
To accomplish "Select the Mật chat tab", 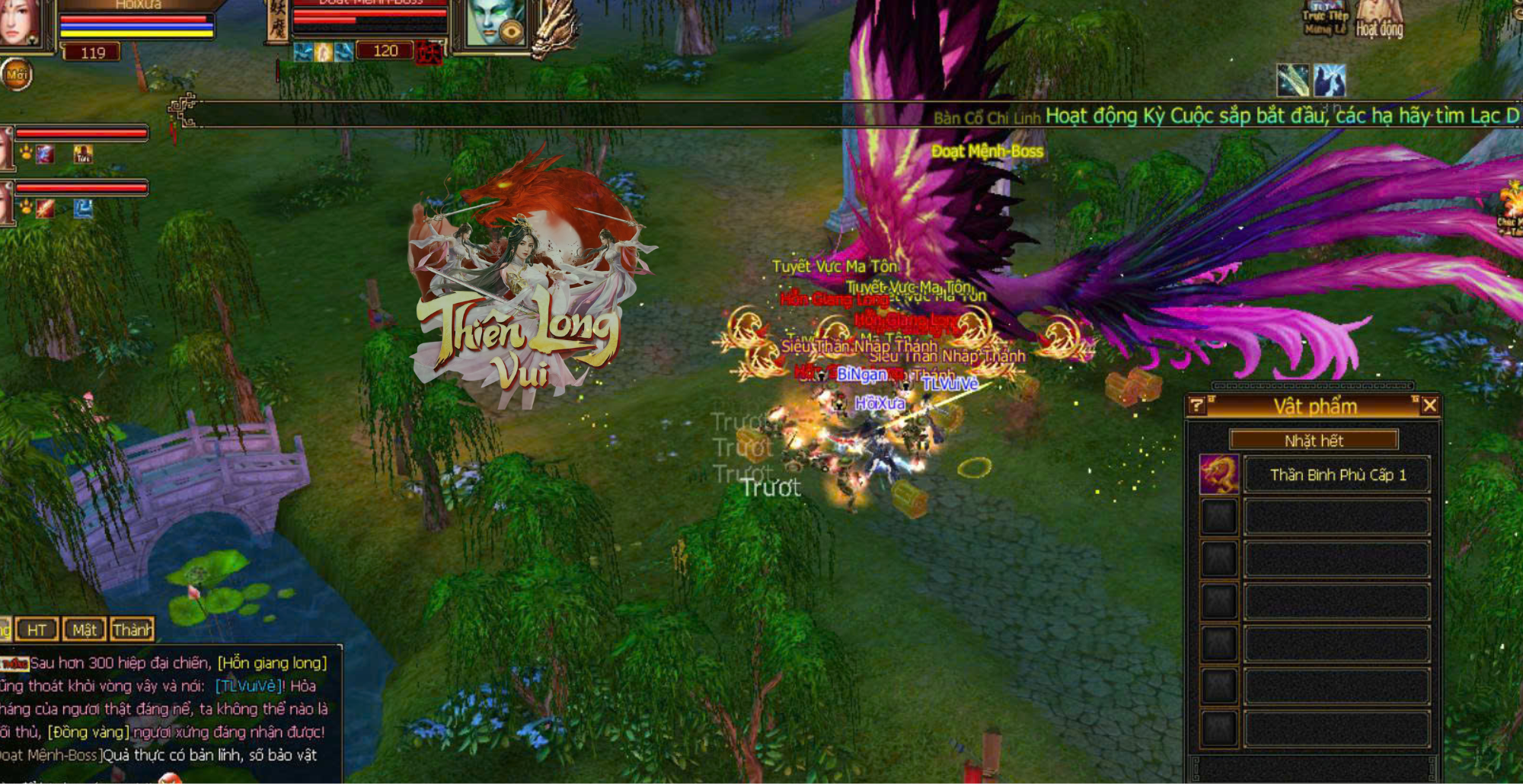I will click(x=84, y=629).
